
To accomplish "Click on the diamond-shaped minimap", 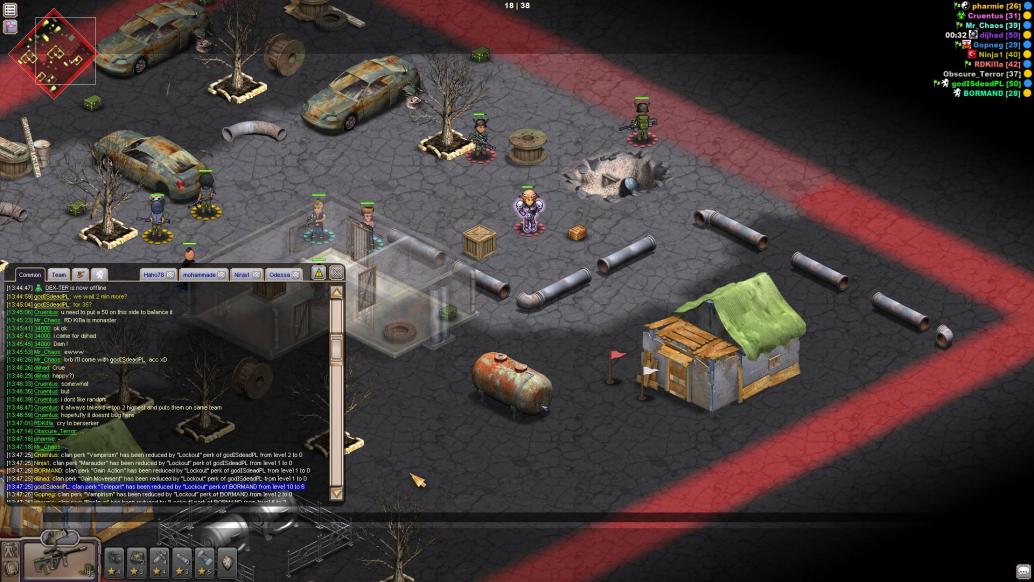I will pyautogui.click(x=52, y=50).
